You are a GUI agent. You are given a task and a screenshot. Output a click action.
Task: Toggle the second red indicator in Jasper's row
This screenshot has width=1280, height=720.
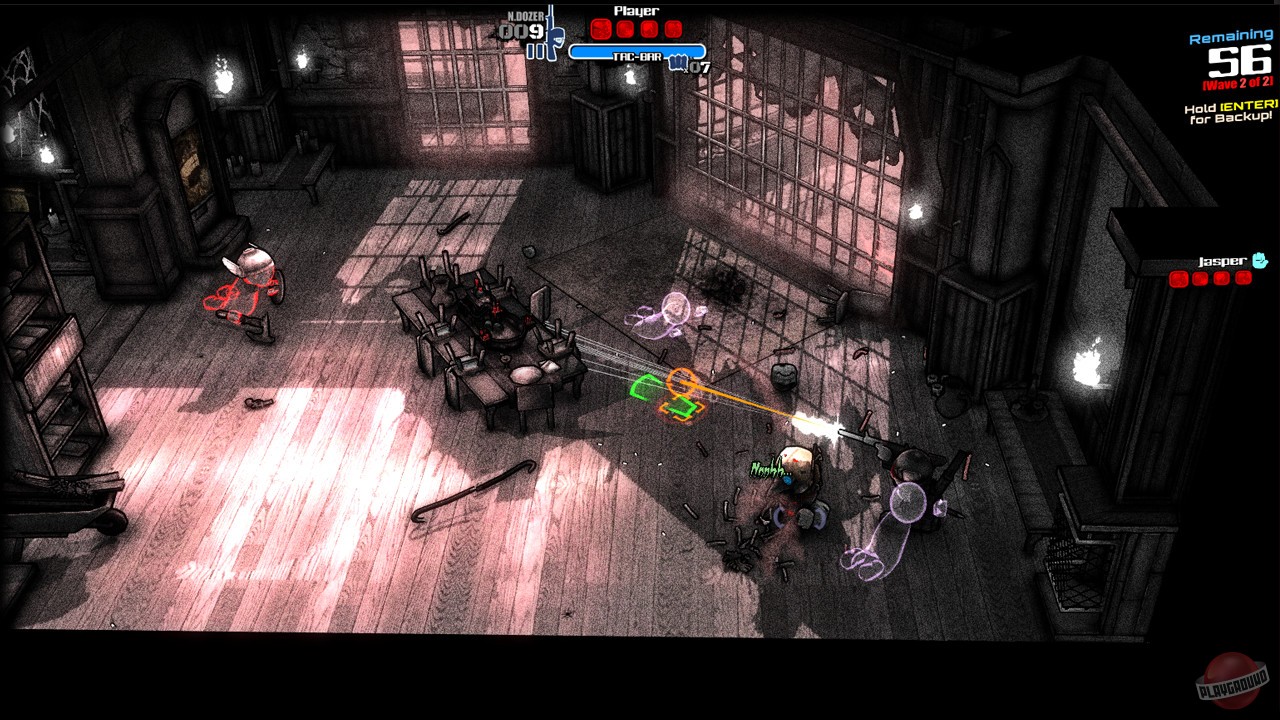click(1200, 279)
